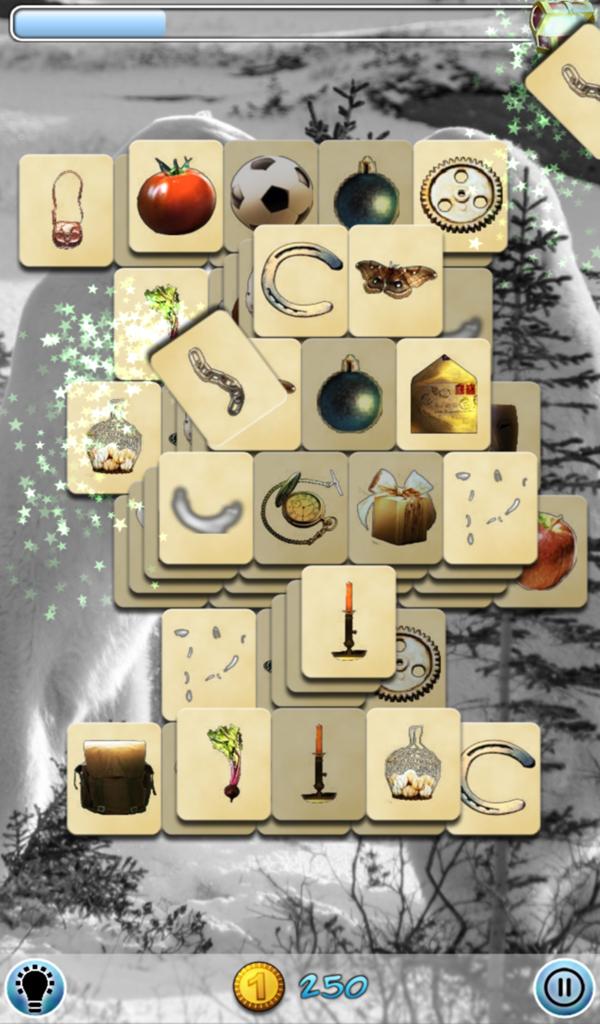Use the lightbulb hint button

[35, 988]
